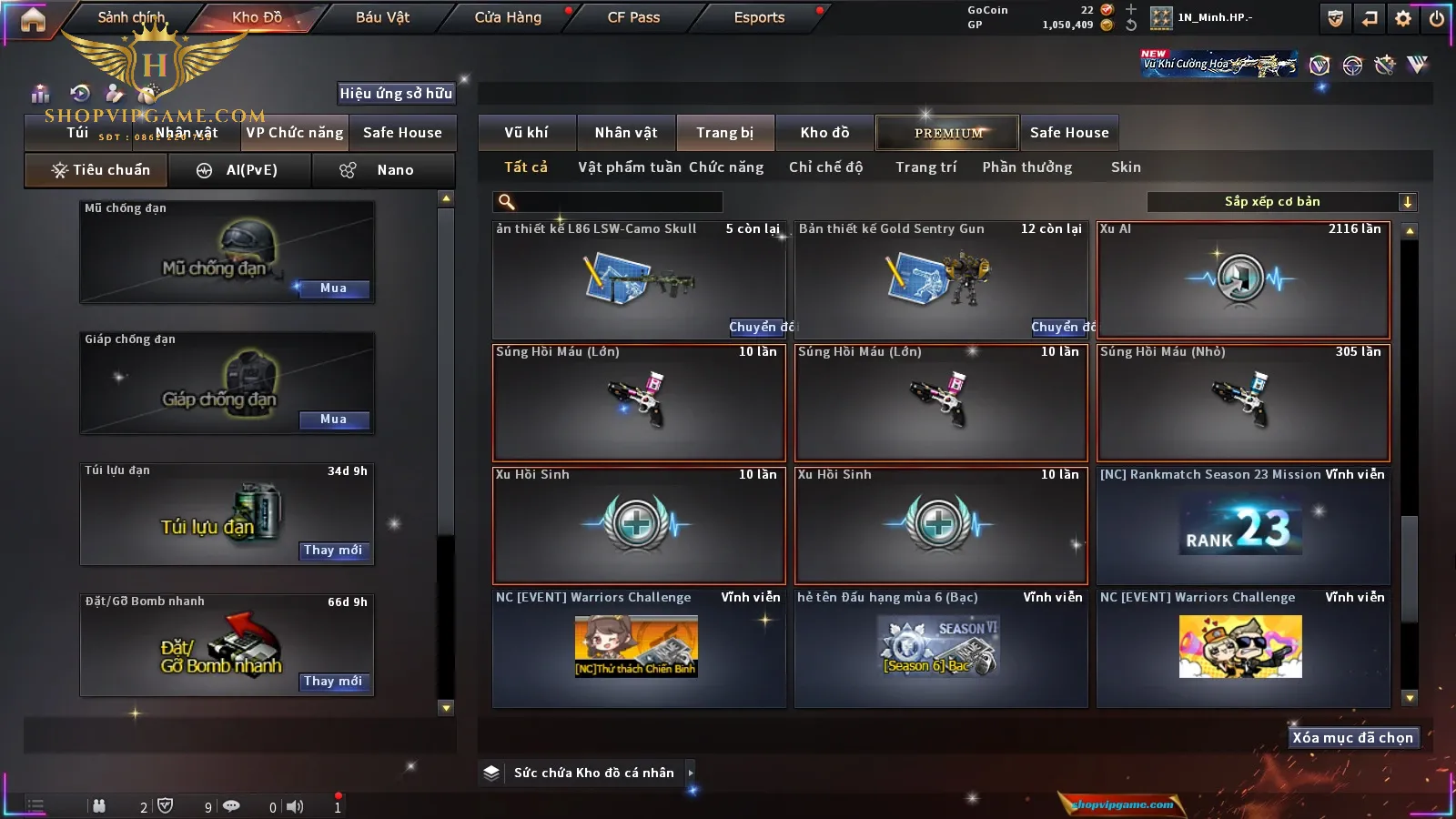Show the Skin filter category
This screenshot has width=1456, height=819.
coord(1126,167)
